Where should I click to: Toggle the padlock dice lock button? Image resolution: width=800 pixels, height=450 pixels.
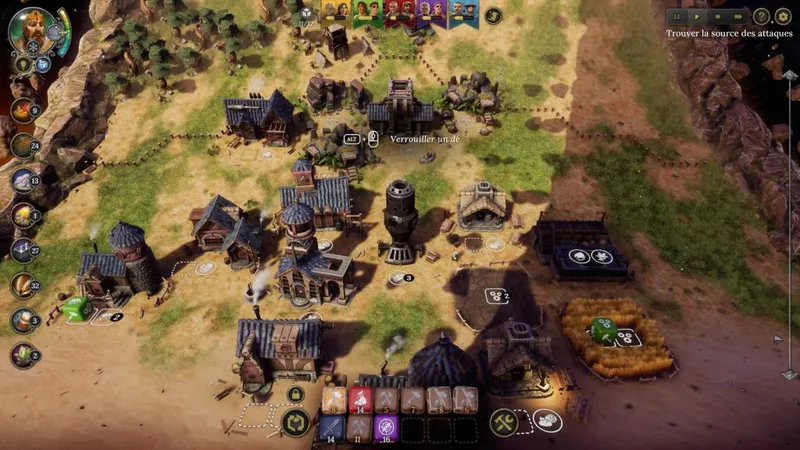point(295,395)
